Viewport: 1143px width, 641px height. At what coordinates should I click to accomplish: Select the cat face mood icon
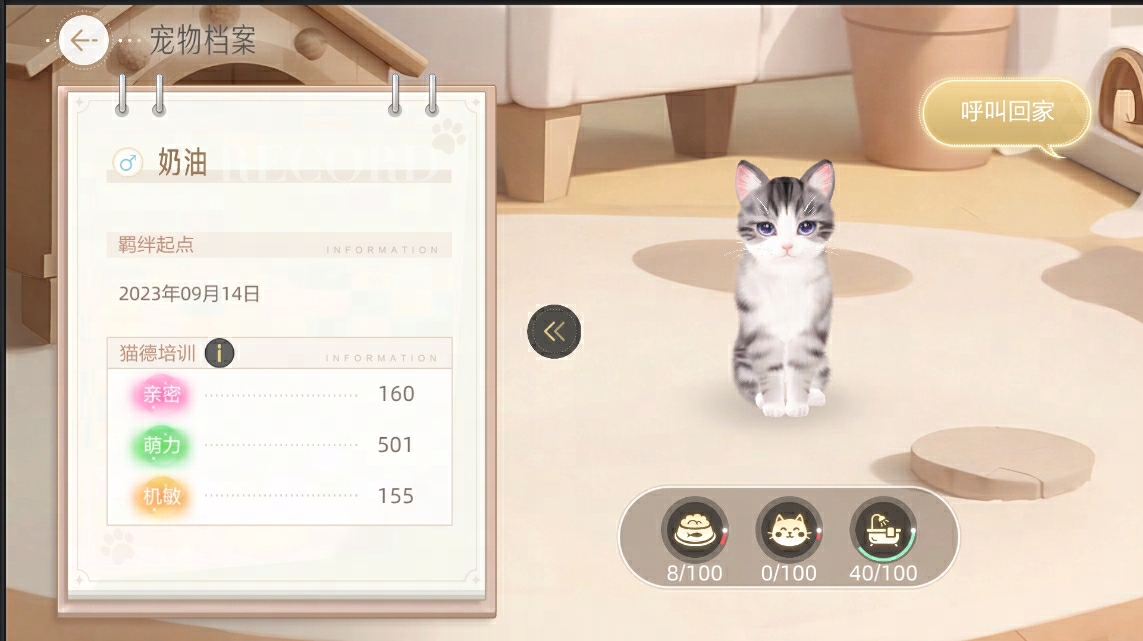coord(788,530)
